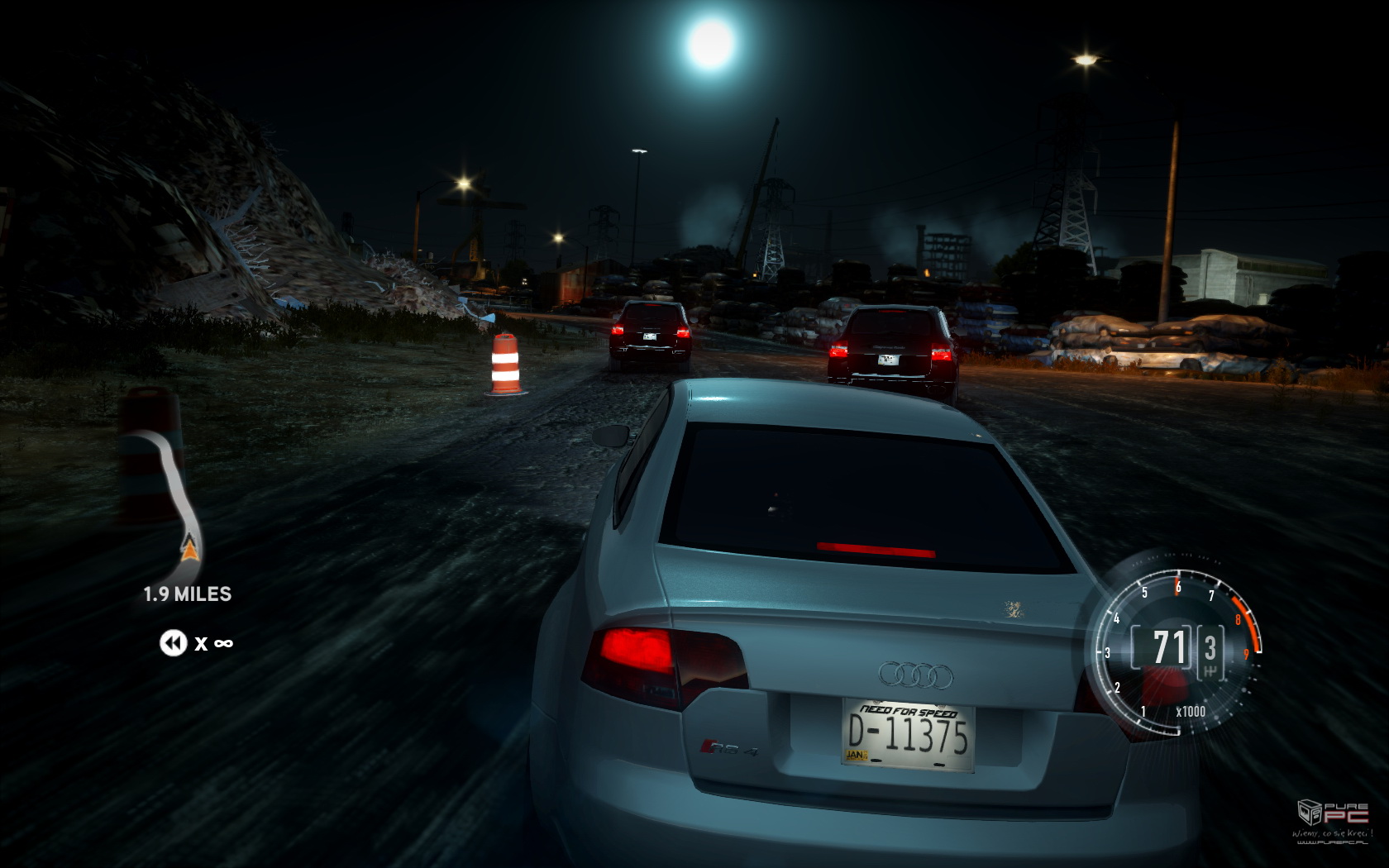Click the rewind icon on the HUD

pyautogui.click(x=173, y=642)
